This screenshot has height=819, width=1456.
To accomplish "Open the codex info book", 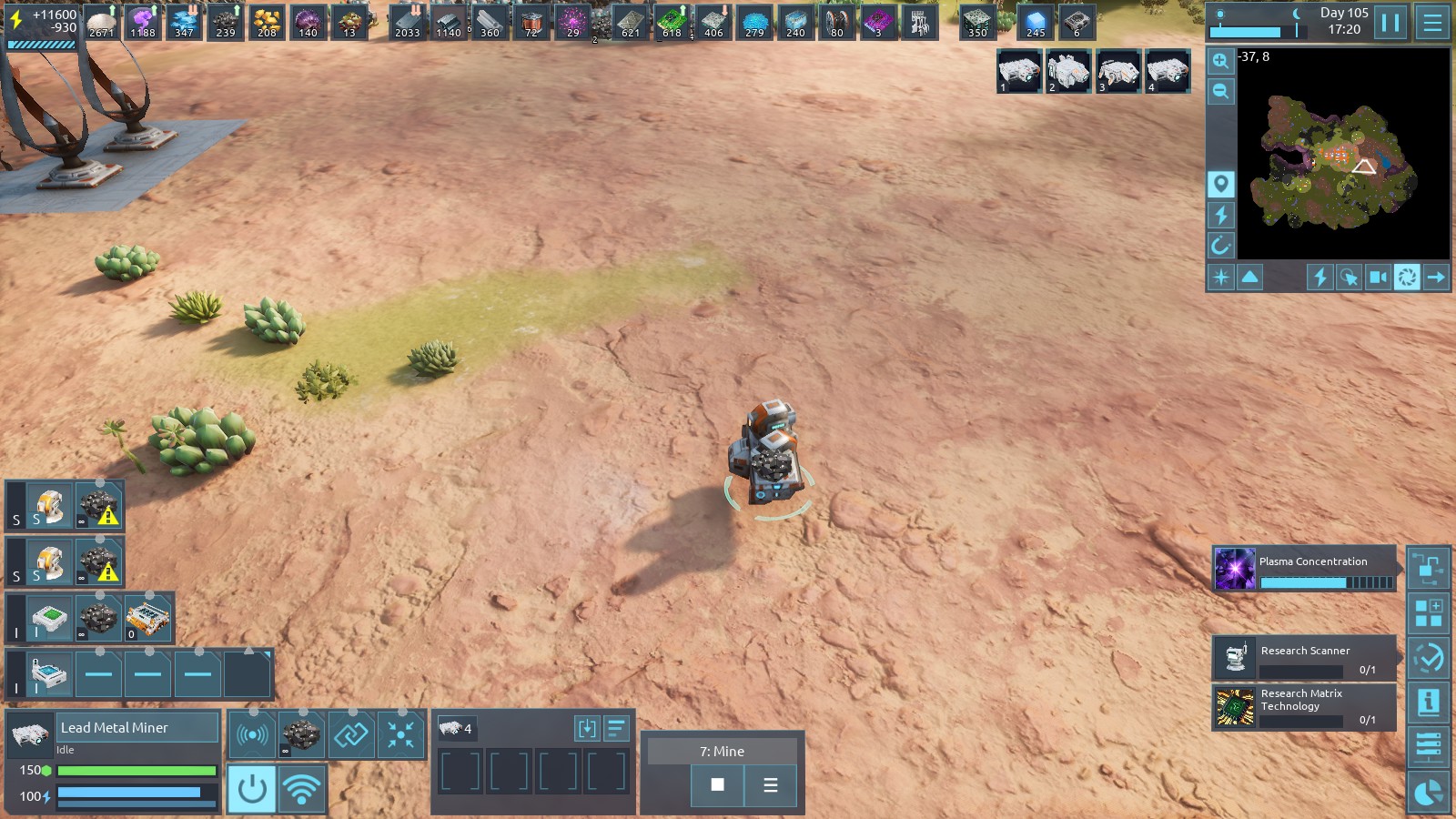I will tap(1429, 703).
